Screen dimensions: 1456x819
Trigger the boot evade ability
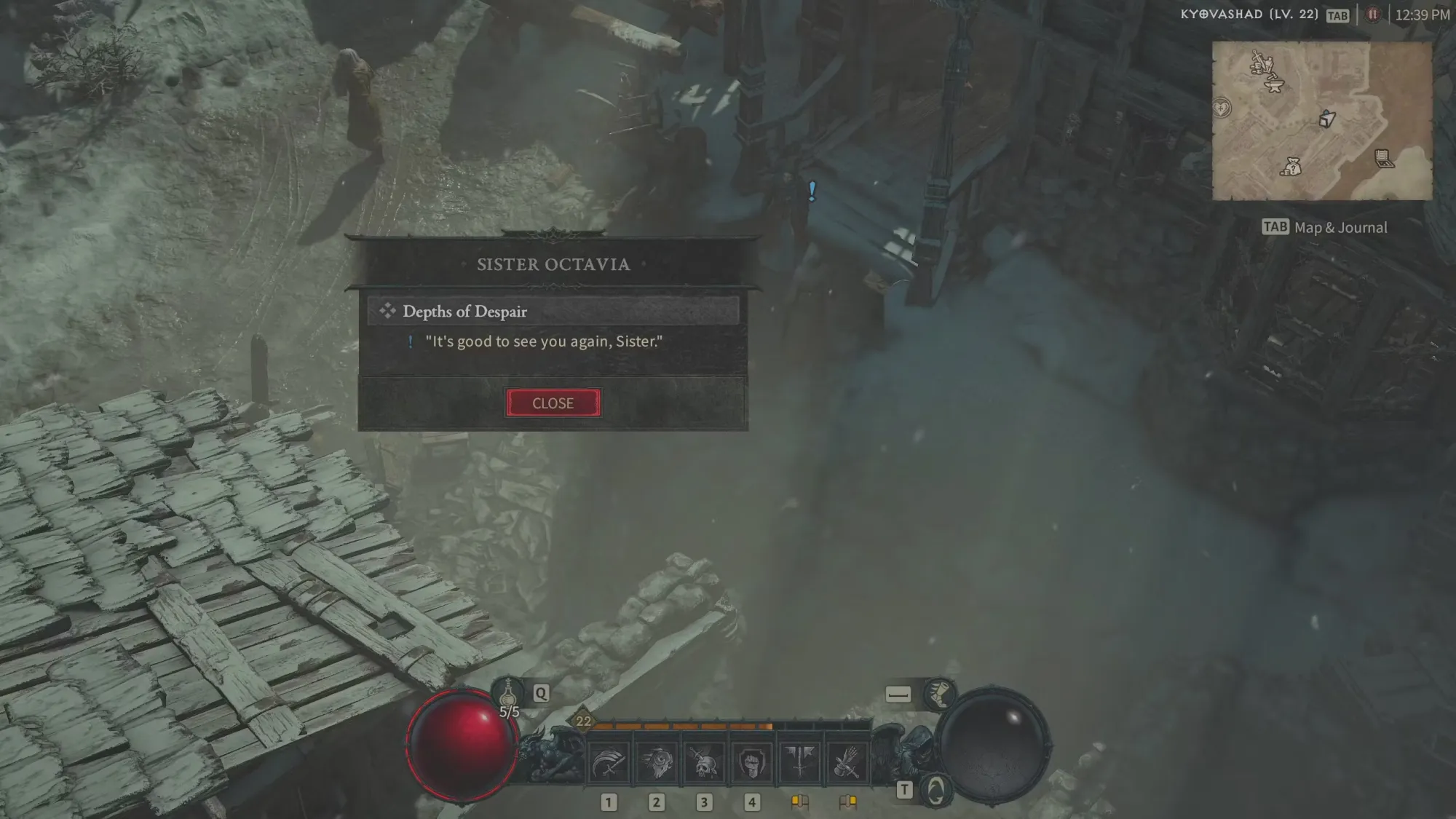[x=939, y=694]
